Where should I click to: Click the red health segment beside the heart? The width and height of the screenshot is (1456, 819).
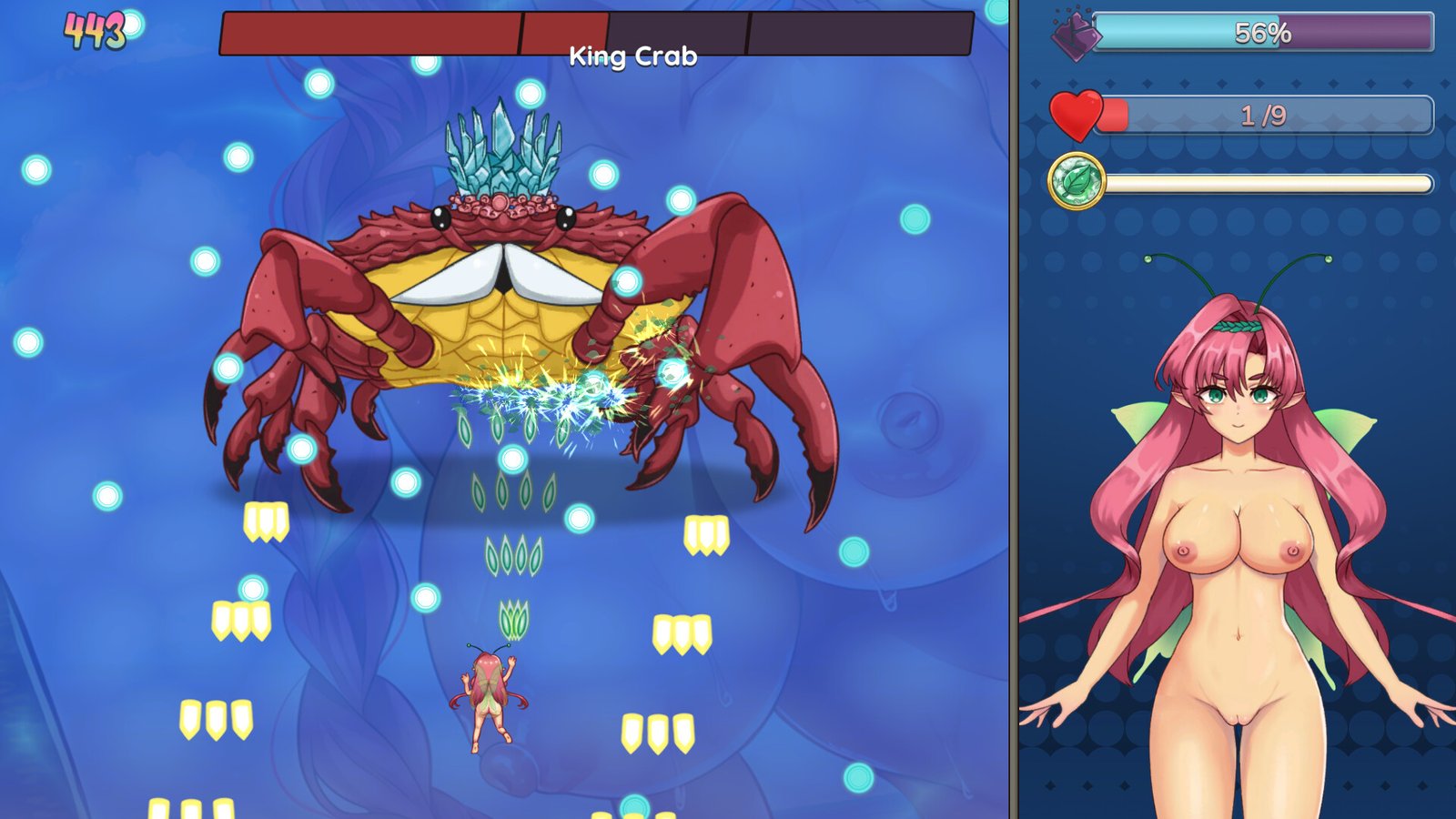1112,114
